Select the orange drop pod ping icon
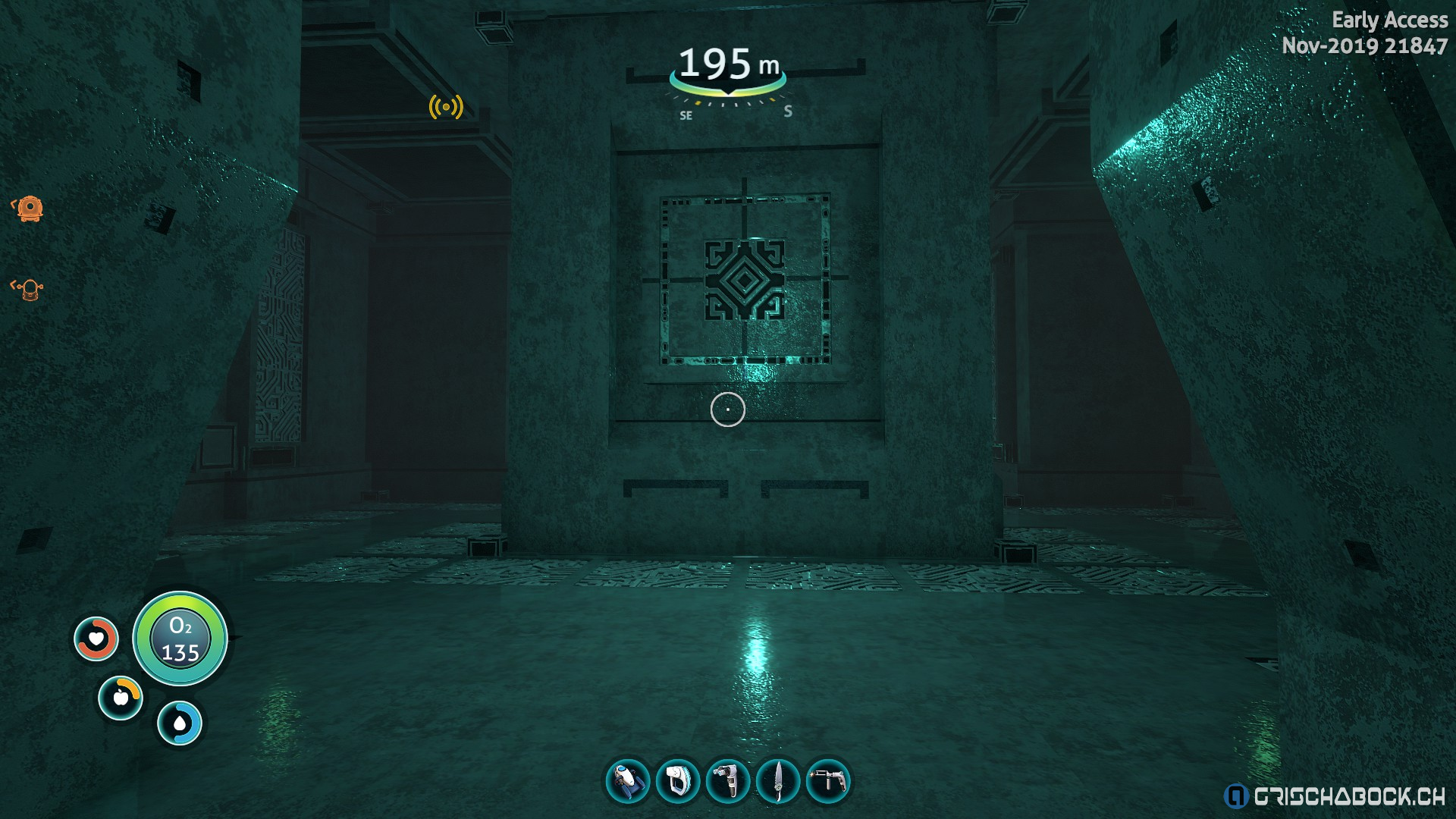 coord(29,208)
